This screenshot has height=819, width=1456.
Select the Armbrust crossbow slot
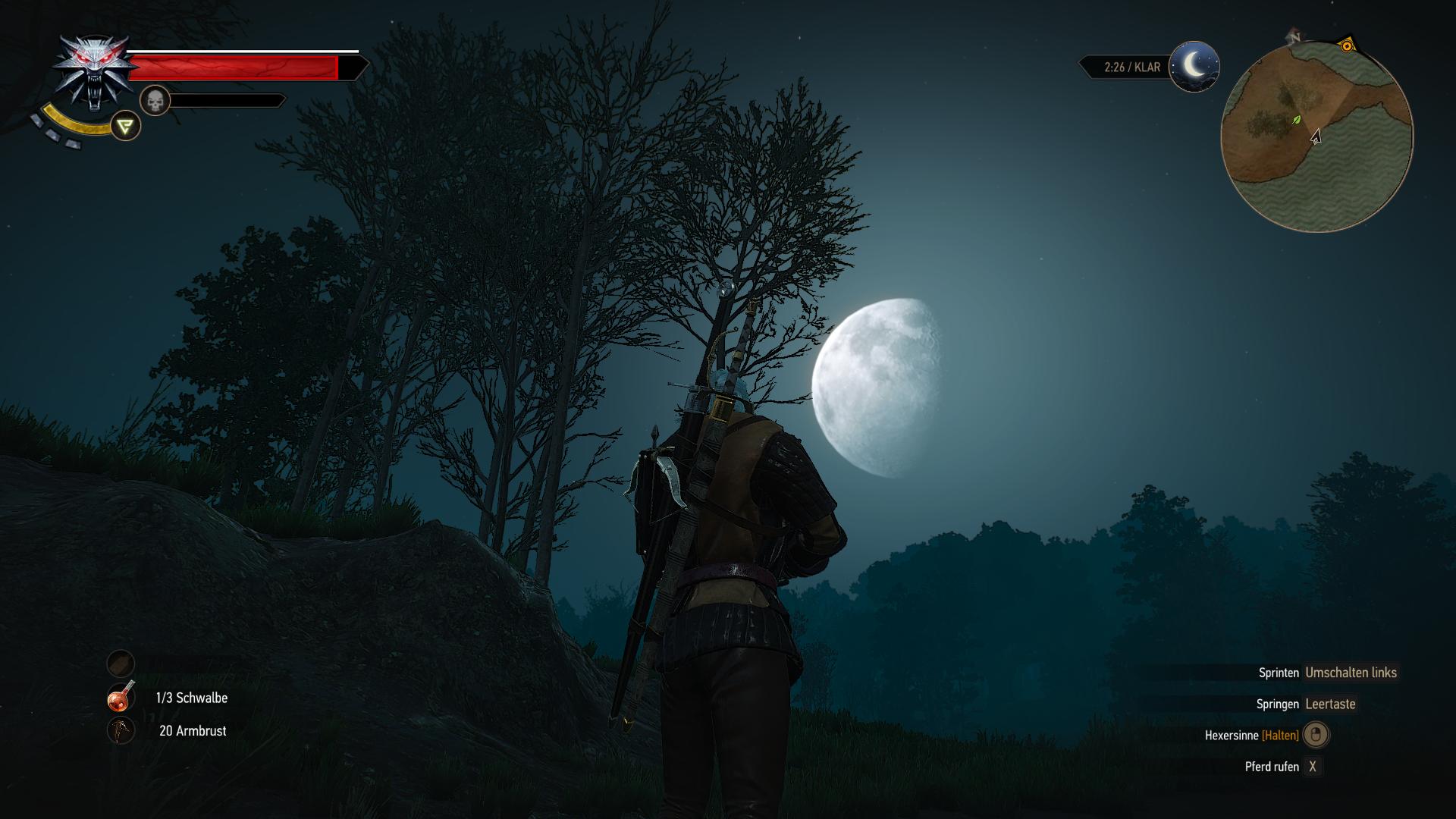pos(121,730)
